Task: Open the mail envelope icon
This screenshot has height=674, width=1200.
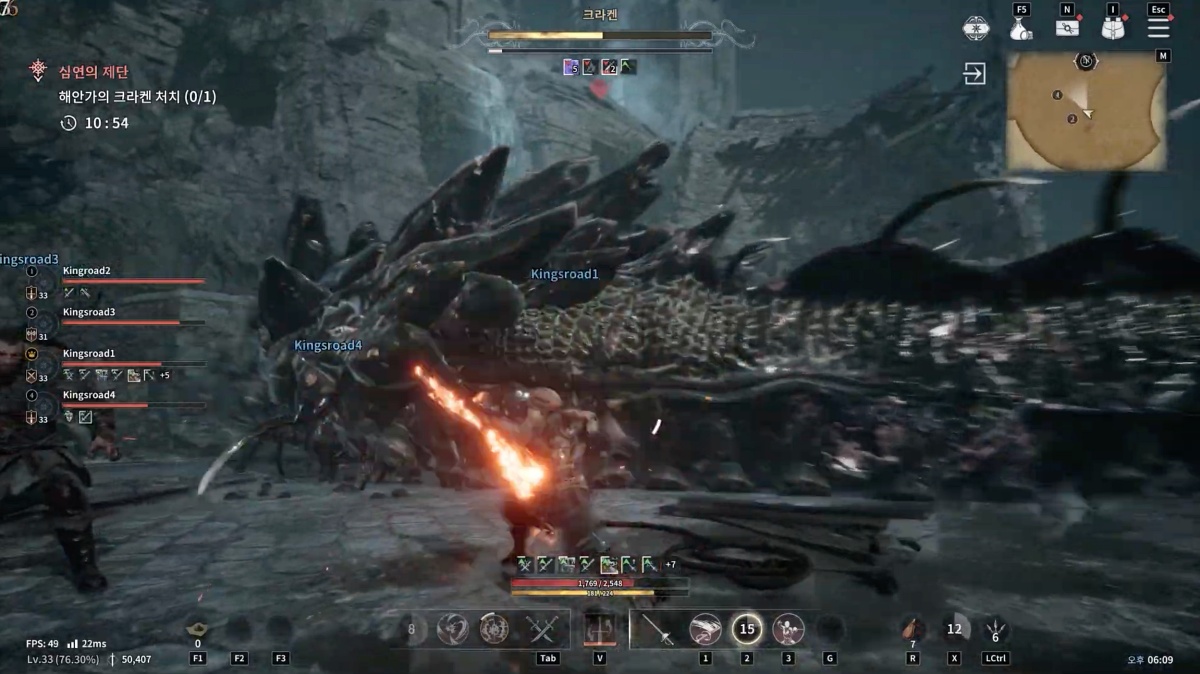Action: click(1067, 28)
